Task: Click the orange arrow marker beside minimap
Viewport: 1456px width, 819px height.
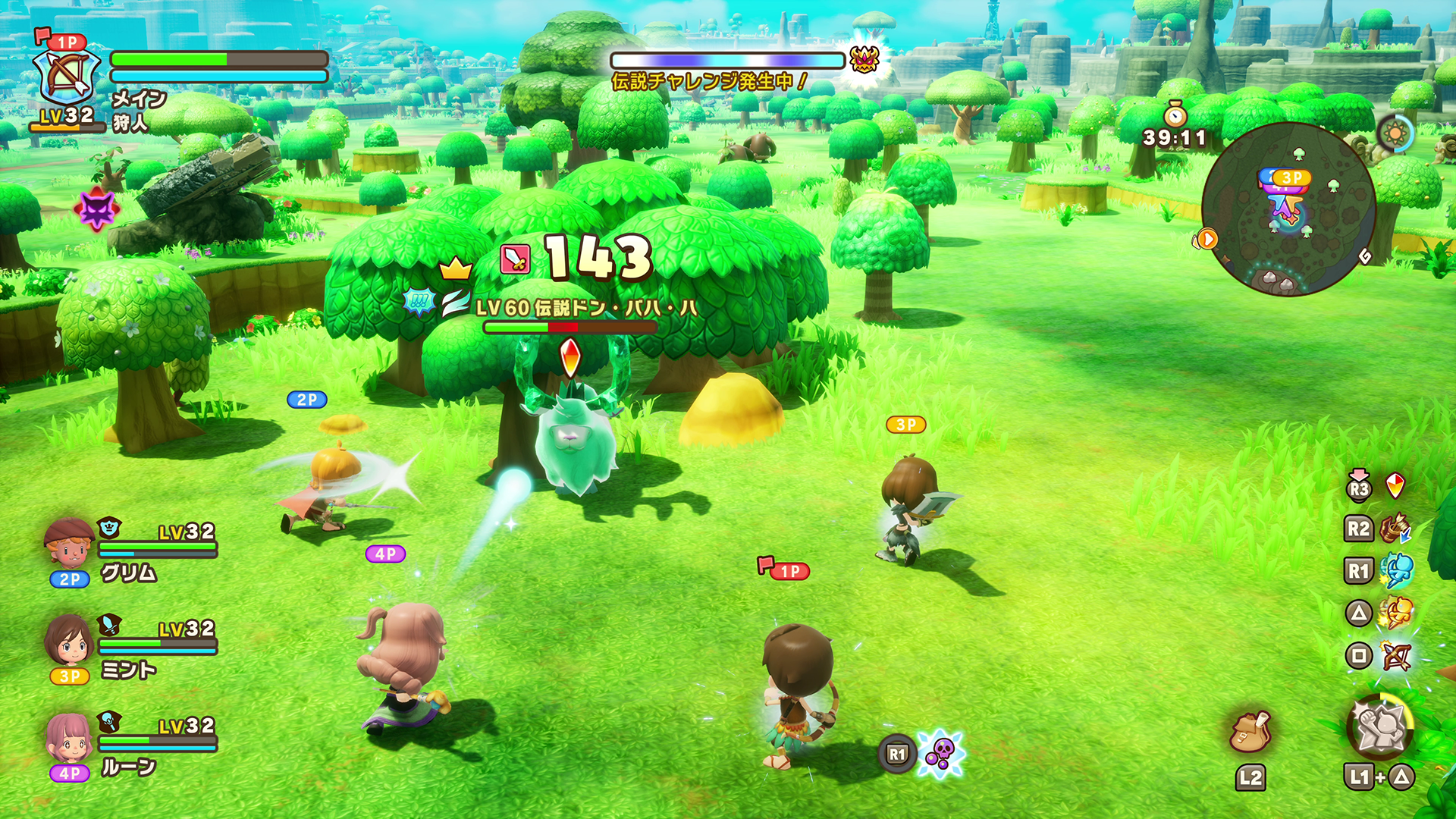Action: pos(1206,240)
